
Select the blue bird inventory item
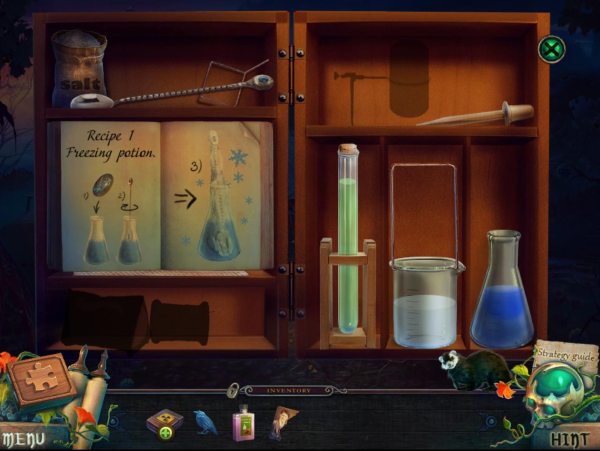click(x=206, y=421)
